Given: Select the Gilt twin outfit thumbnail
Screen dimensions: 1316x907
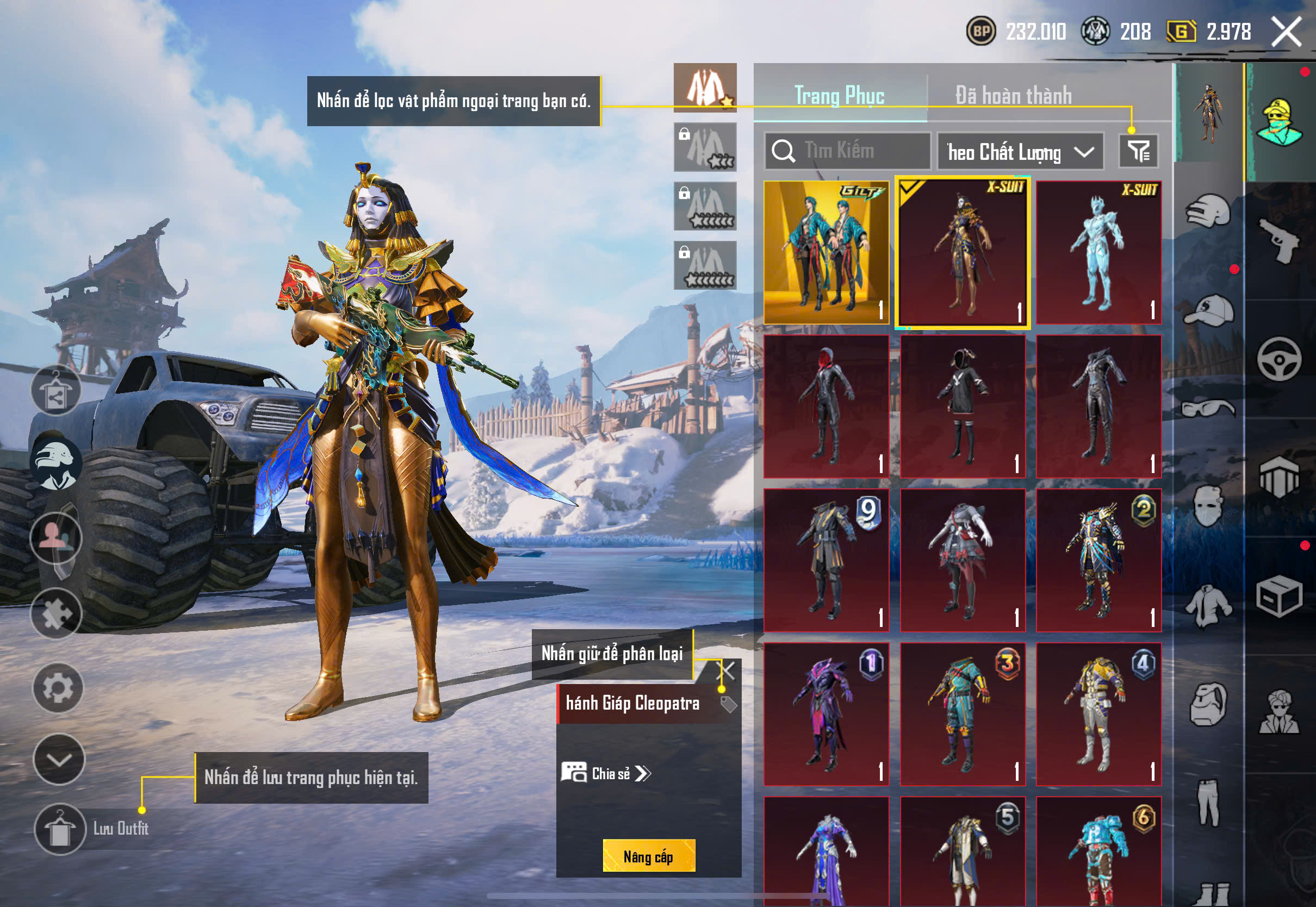Looking at the screenshot, I should point(826,253).
